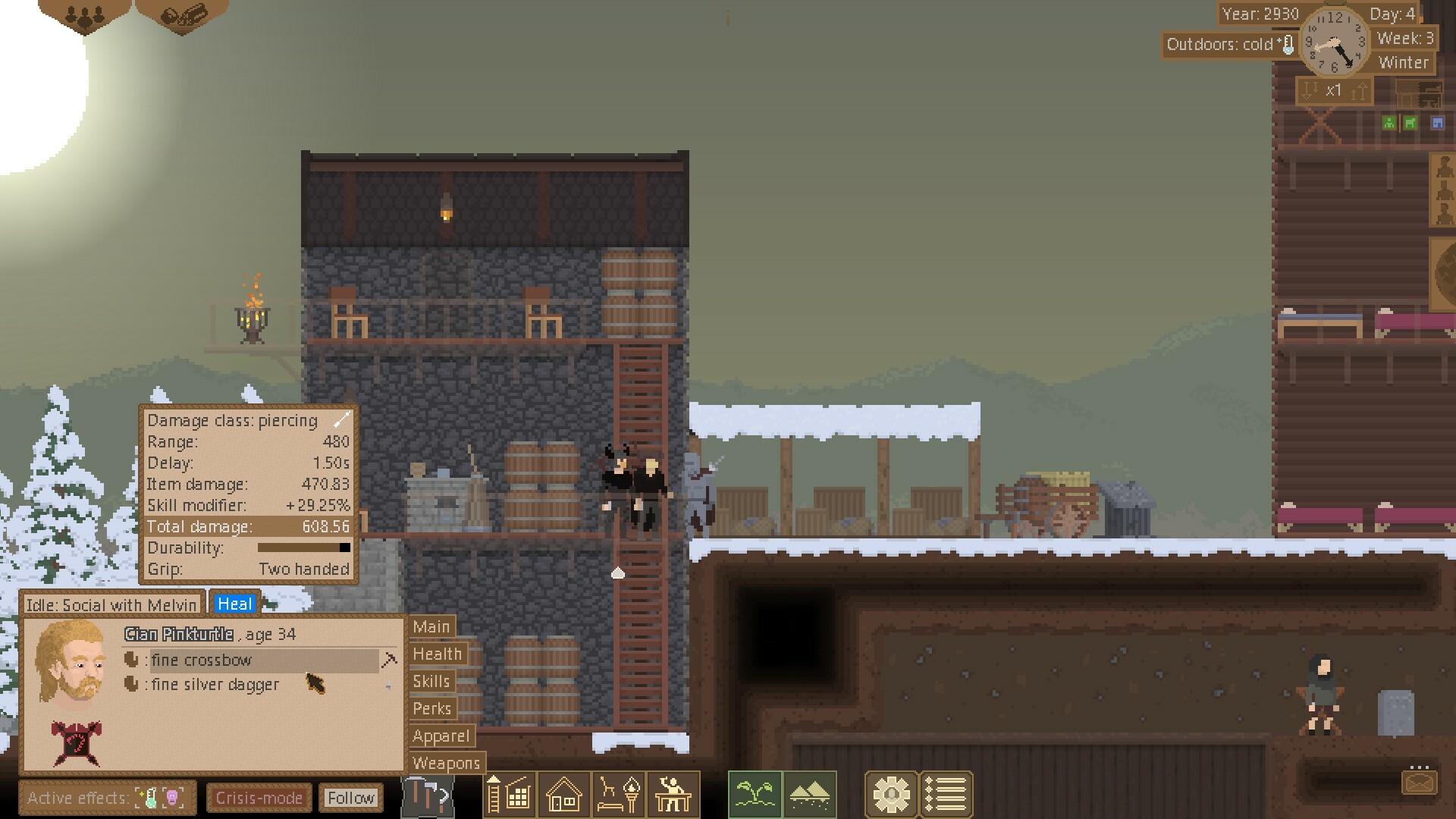
Task: Select the plants and farming tool
Action: click(755, 795)
